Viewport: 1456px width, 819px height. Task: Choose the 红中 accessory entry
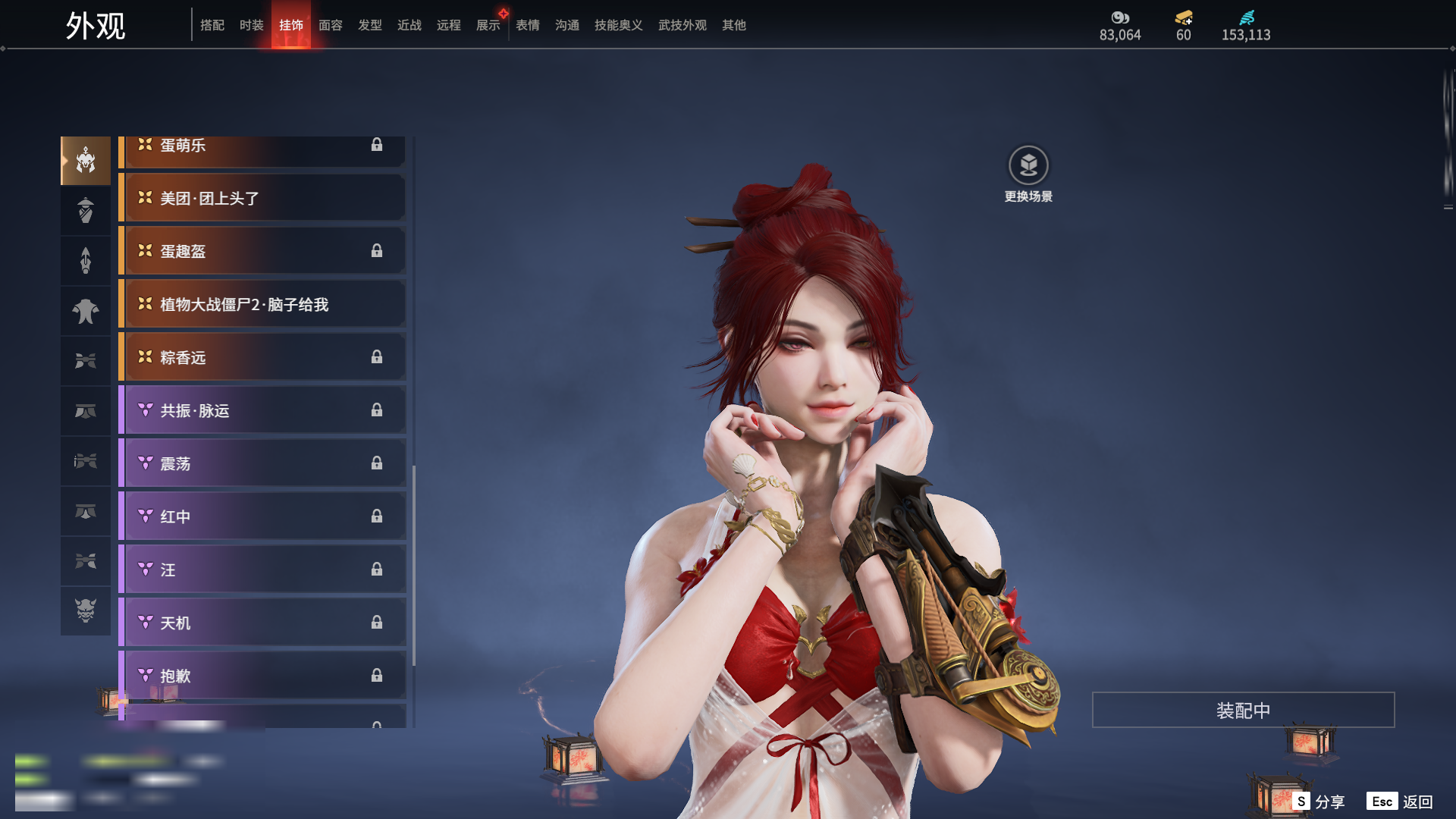point(262,516)
